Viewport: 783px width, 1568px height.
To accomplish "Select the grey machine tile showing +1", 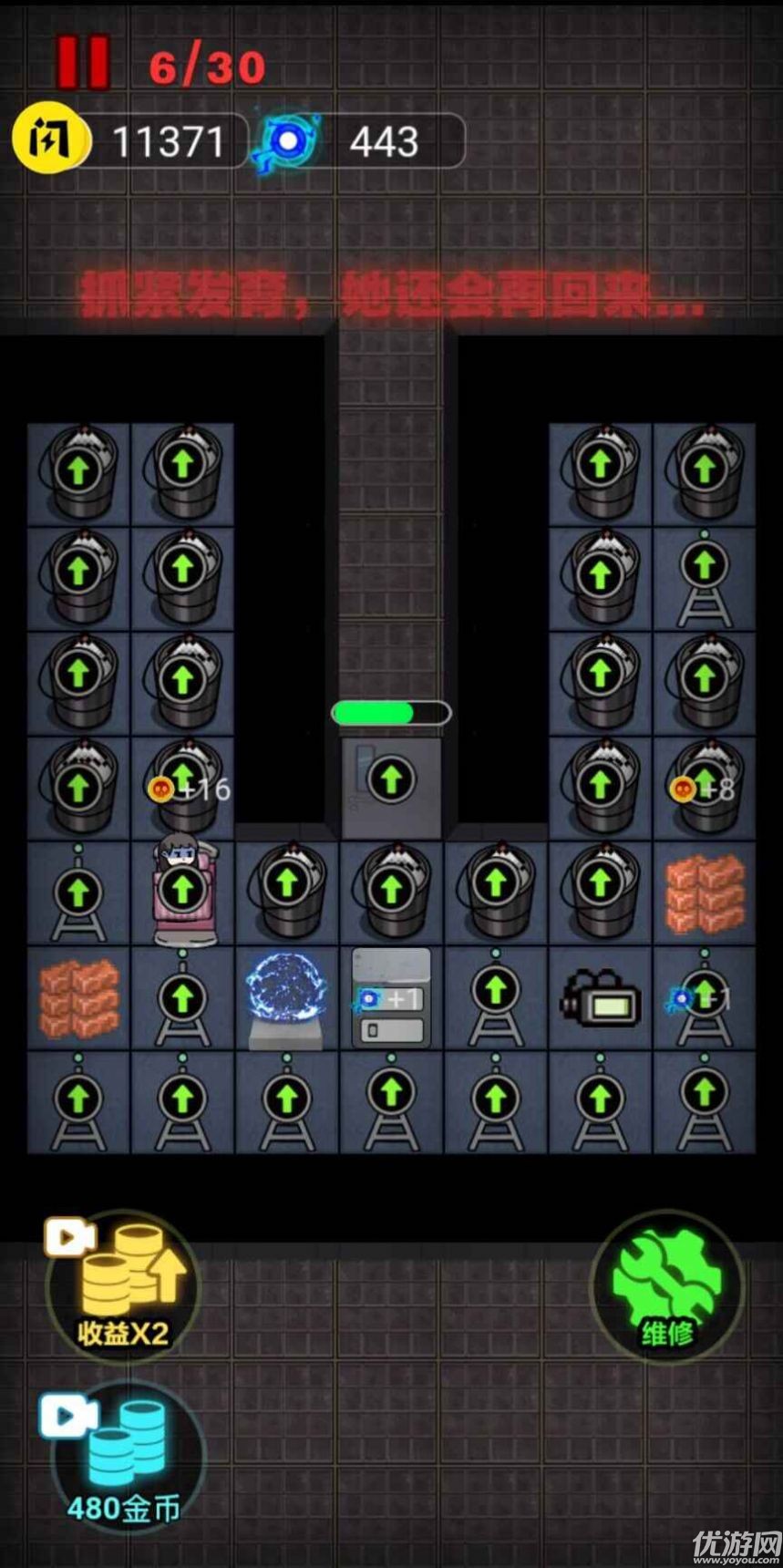I will coord(391,999).
